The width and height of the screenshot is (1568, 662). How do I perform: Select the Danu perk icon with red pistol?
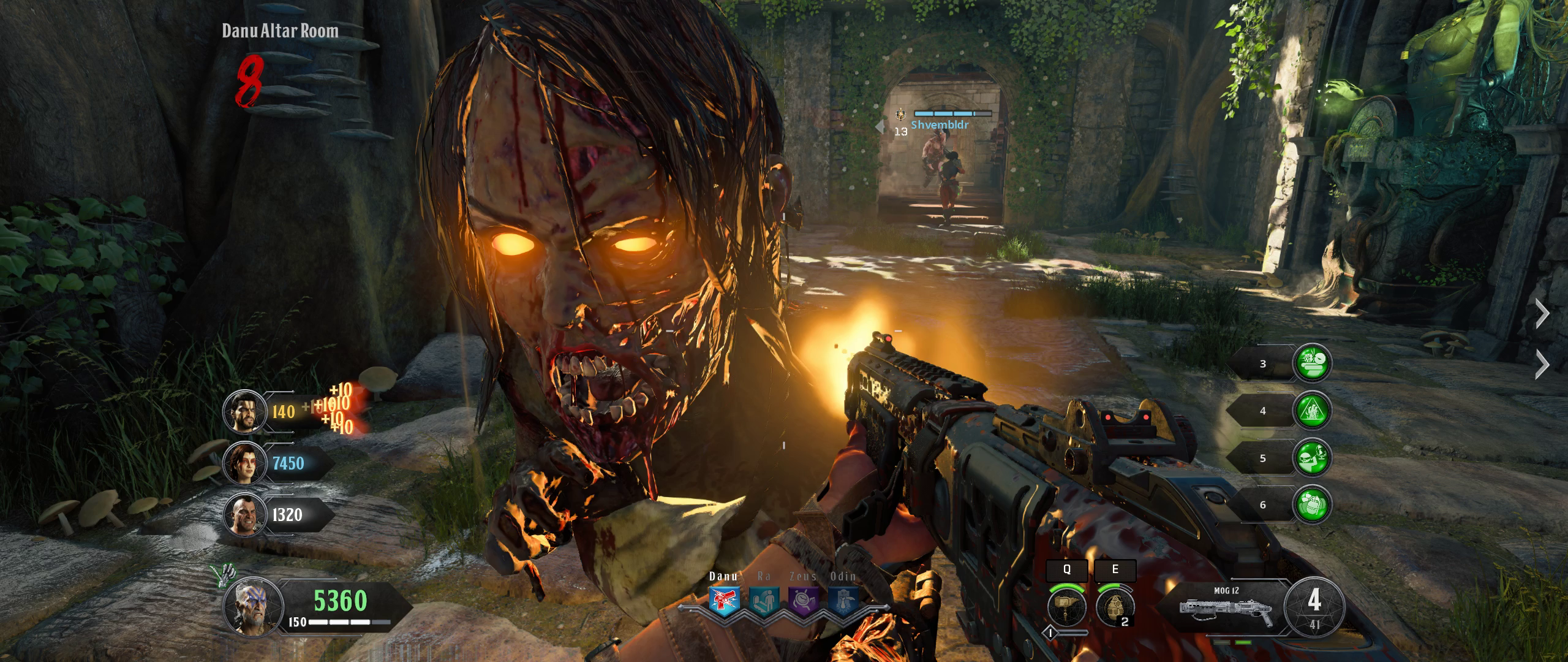pyautogui.click(x=724, y=600)
